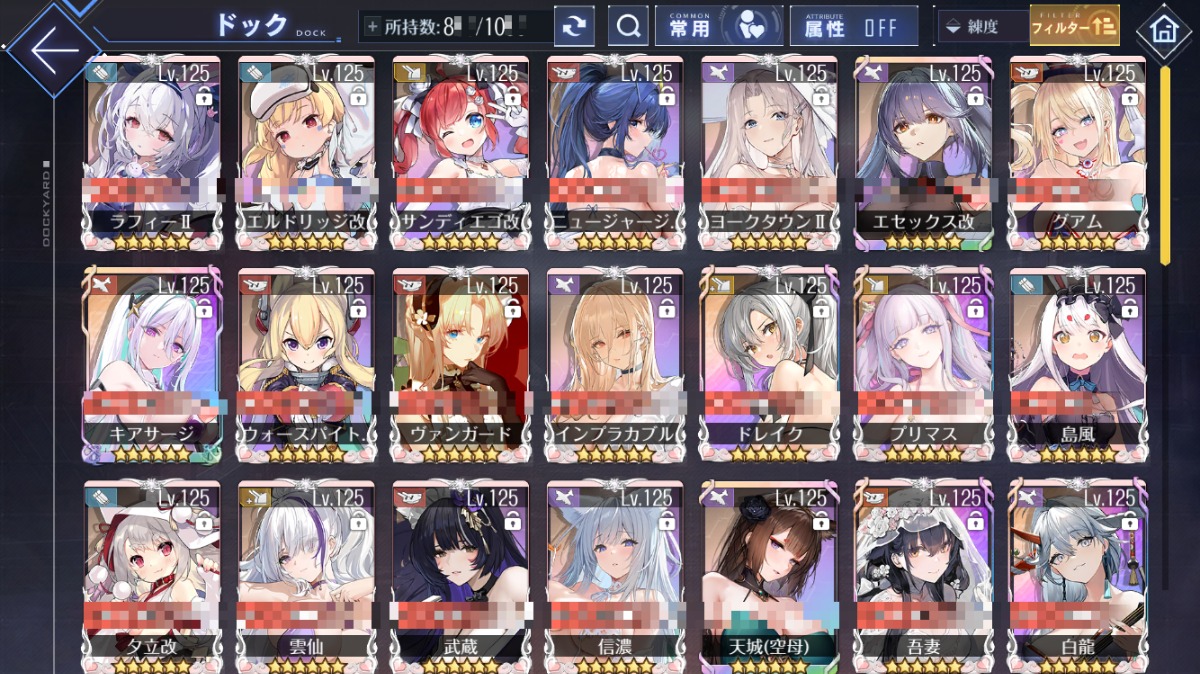Change the 練度 sort order
Image resolution: width=1200 pixels, height=674 pixels.
(981, 27)
